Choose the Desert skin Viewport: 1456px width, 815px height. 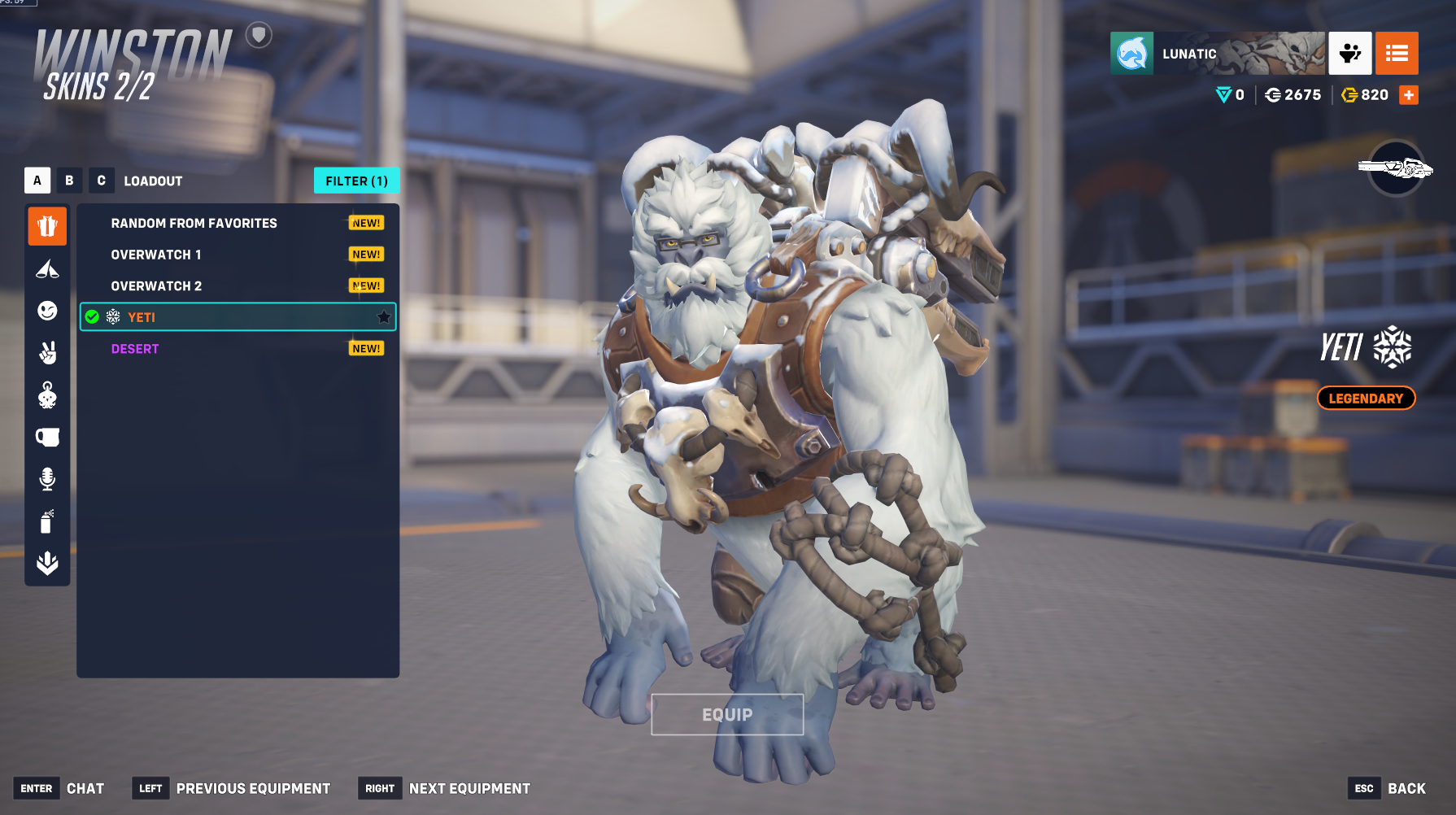(x=135, y=349)
